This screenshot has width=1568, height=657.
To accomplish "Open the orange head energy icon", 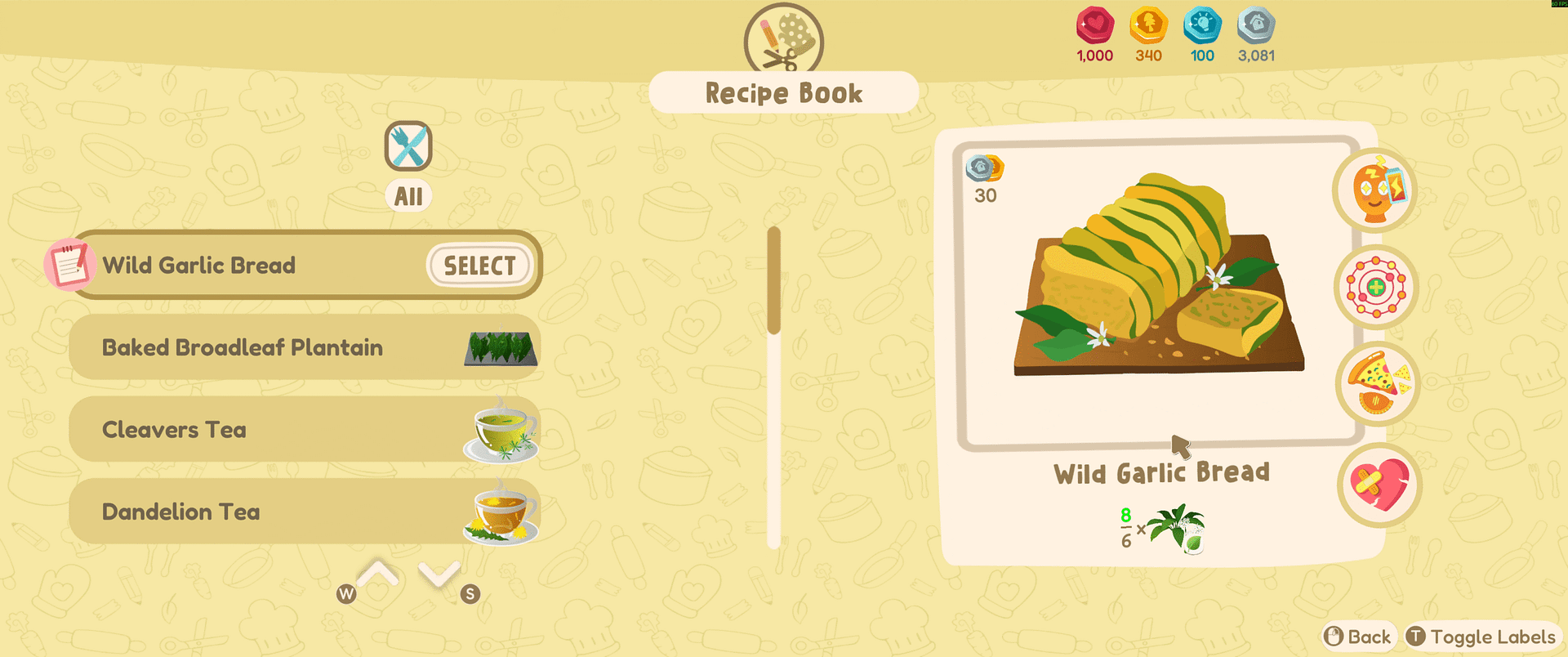I will point(1376,191).
